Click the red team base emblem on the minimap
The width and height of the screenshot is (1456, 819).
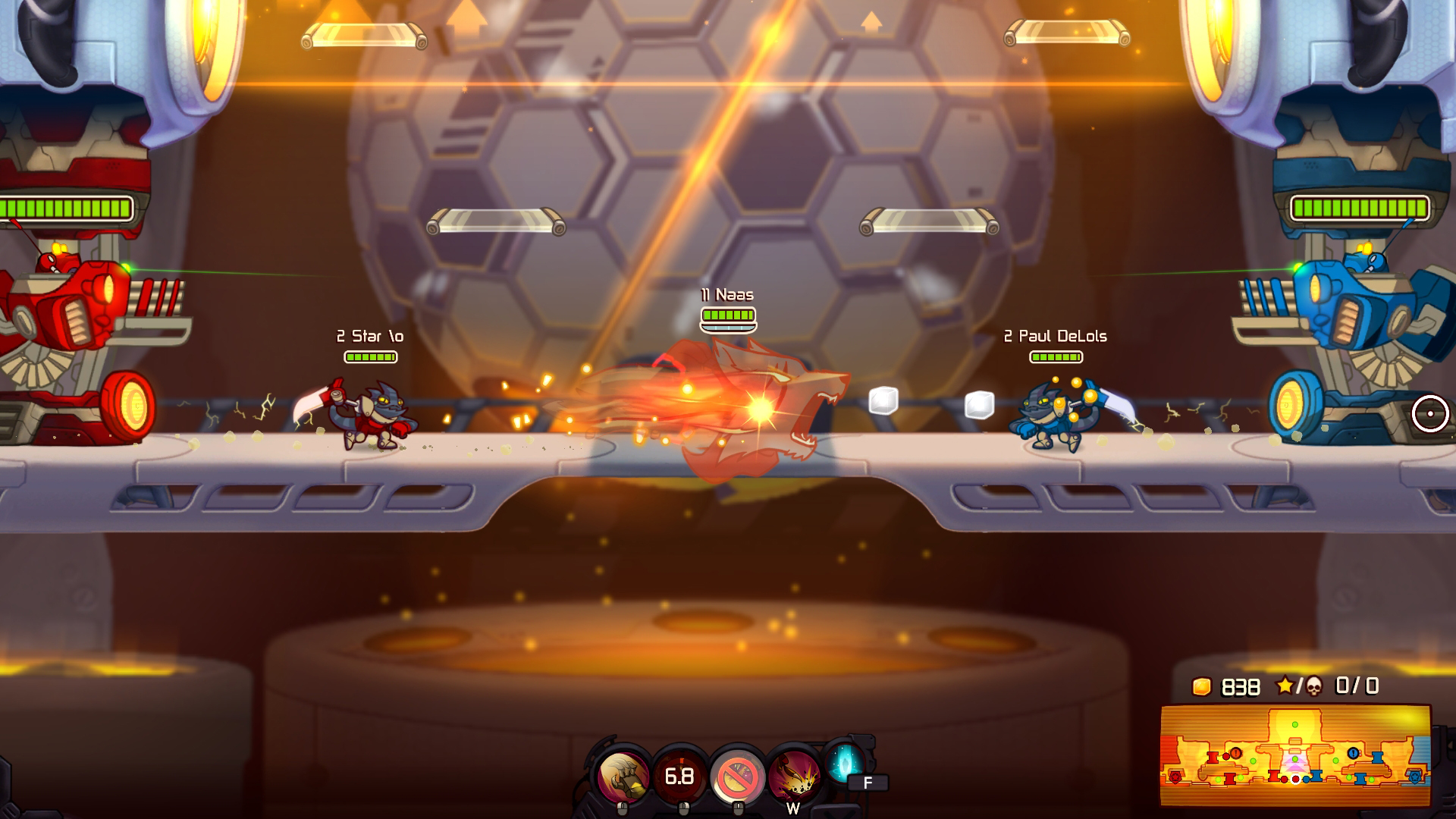1175,776
